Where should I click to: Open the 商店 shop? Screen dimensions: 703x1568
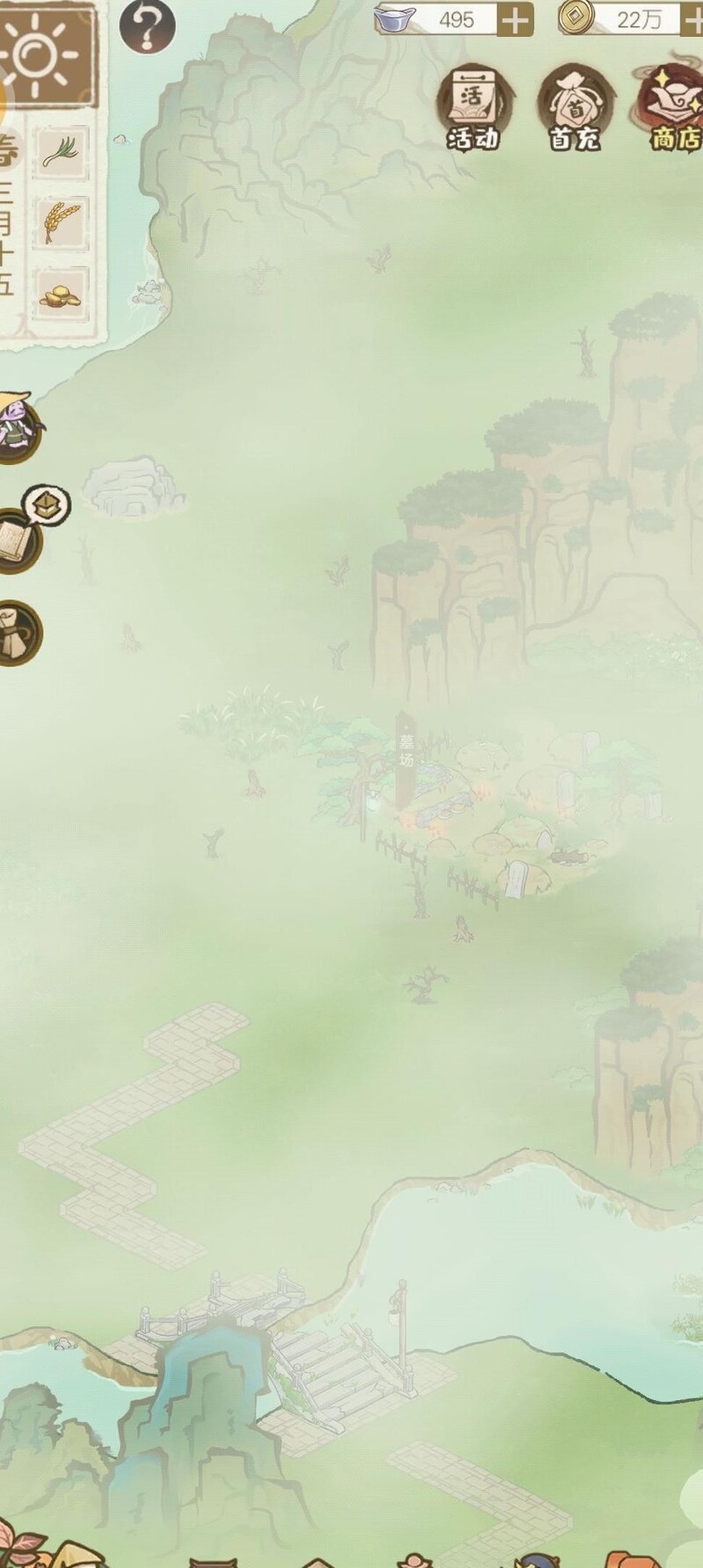[675, 110]
